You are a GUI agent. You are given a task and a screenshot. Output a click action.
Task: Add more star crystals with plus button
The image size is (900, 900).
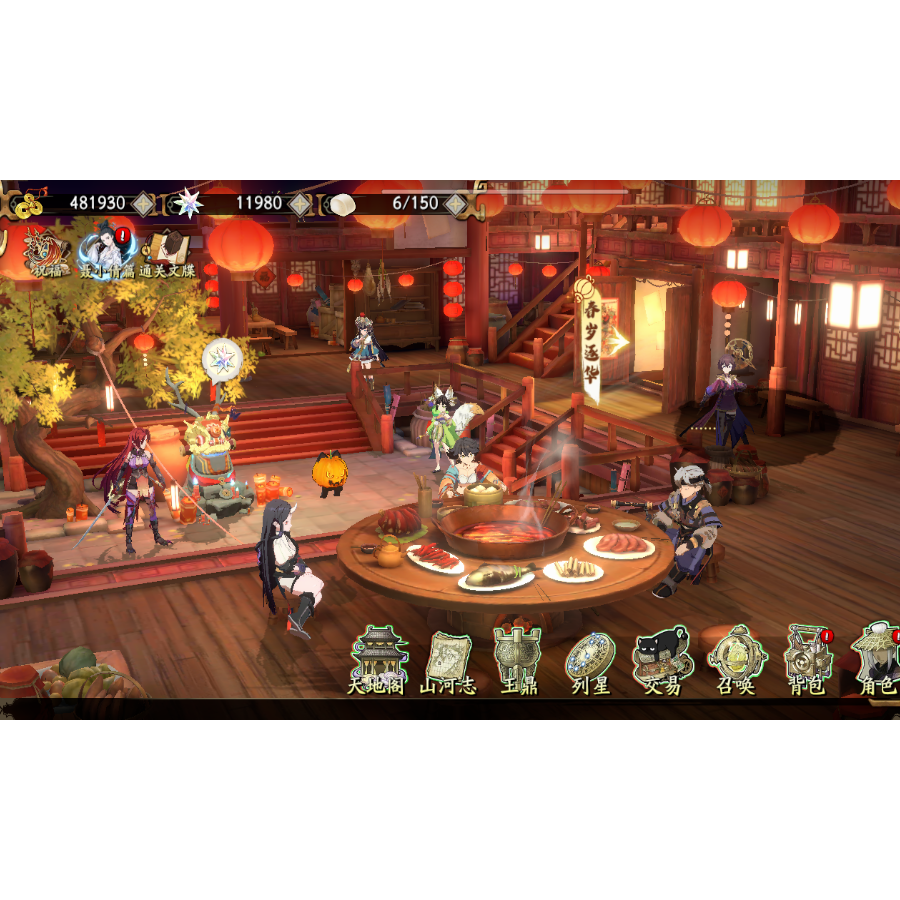[300, 204]
